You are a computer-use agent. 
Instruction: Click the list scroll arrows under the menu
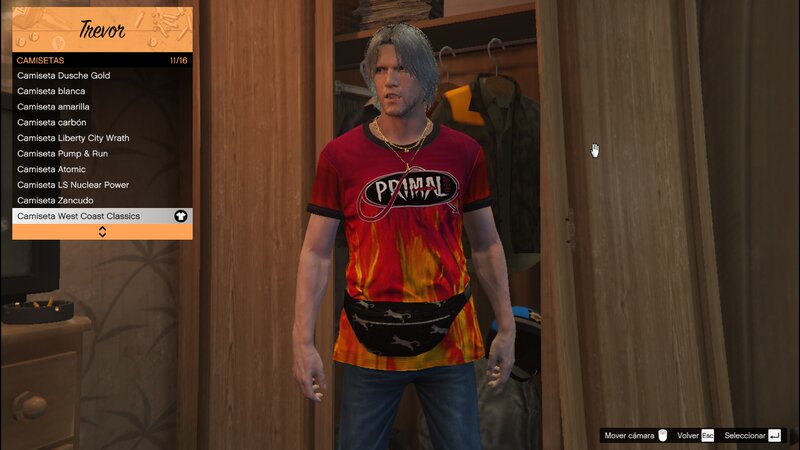pos(102,232)
